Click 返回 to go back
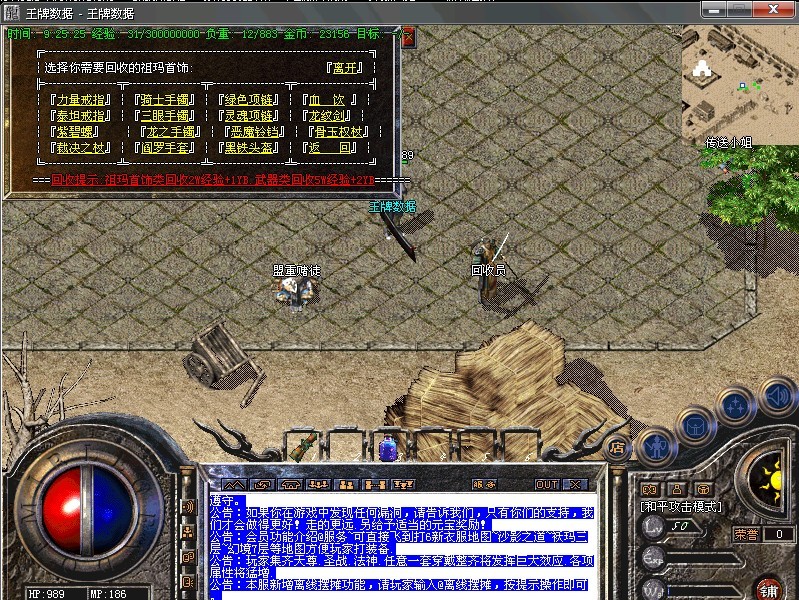The height and width of the screenshot is (600, 799). click(x=330, y=148)
